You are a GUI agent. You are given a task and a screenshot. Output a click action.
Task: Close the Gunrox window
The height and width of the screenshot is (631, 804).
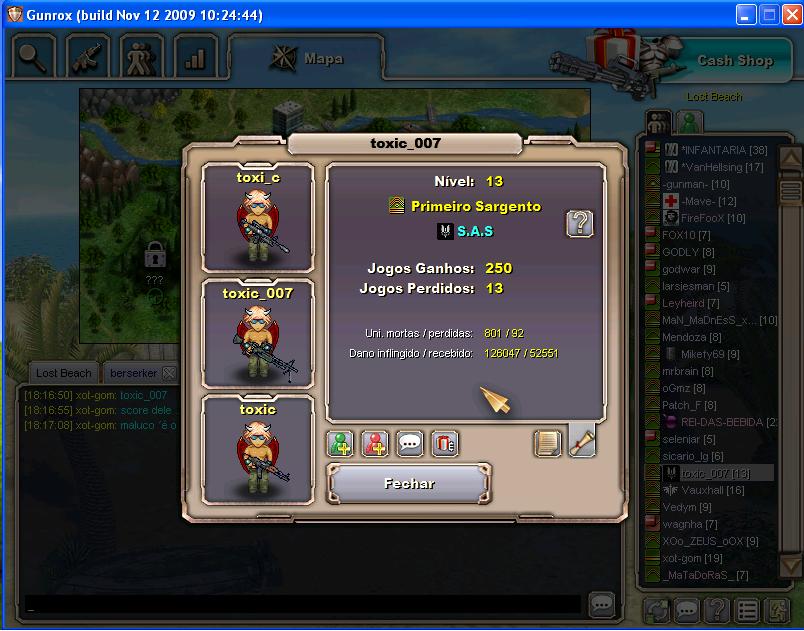(789, 15)
